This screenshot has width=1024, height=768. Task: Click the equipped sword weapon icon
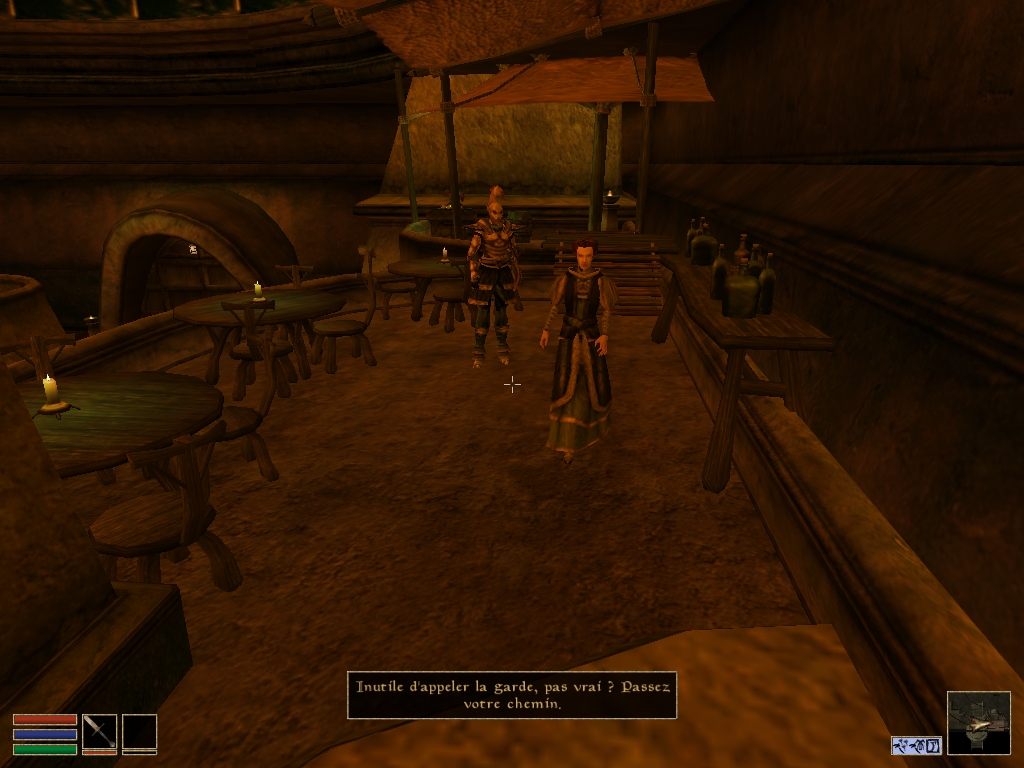[99, 731]
